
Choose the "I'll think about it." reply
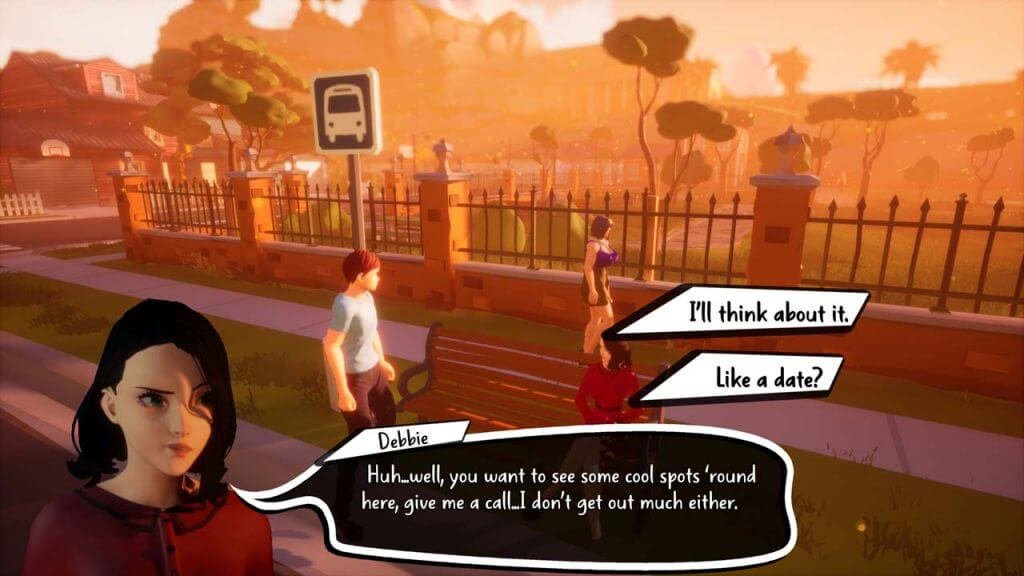(768, 313)
